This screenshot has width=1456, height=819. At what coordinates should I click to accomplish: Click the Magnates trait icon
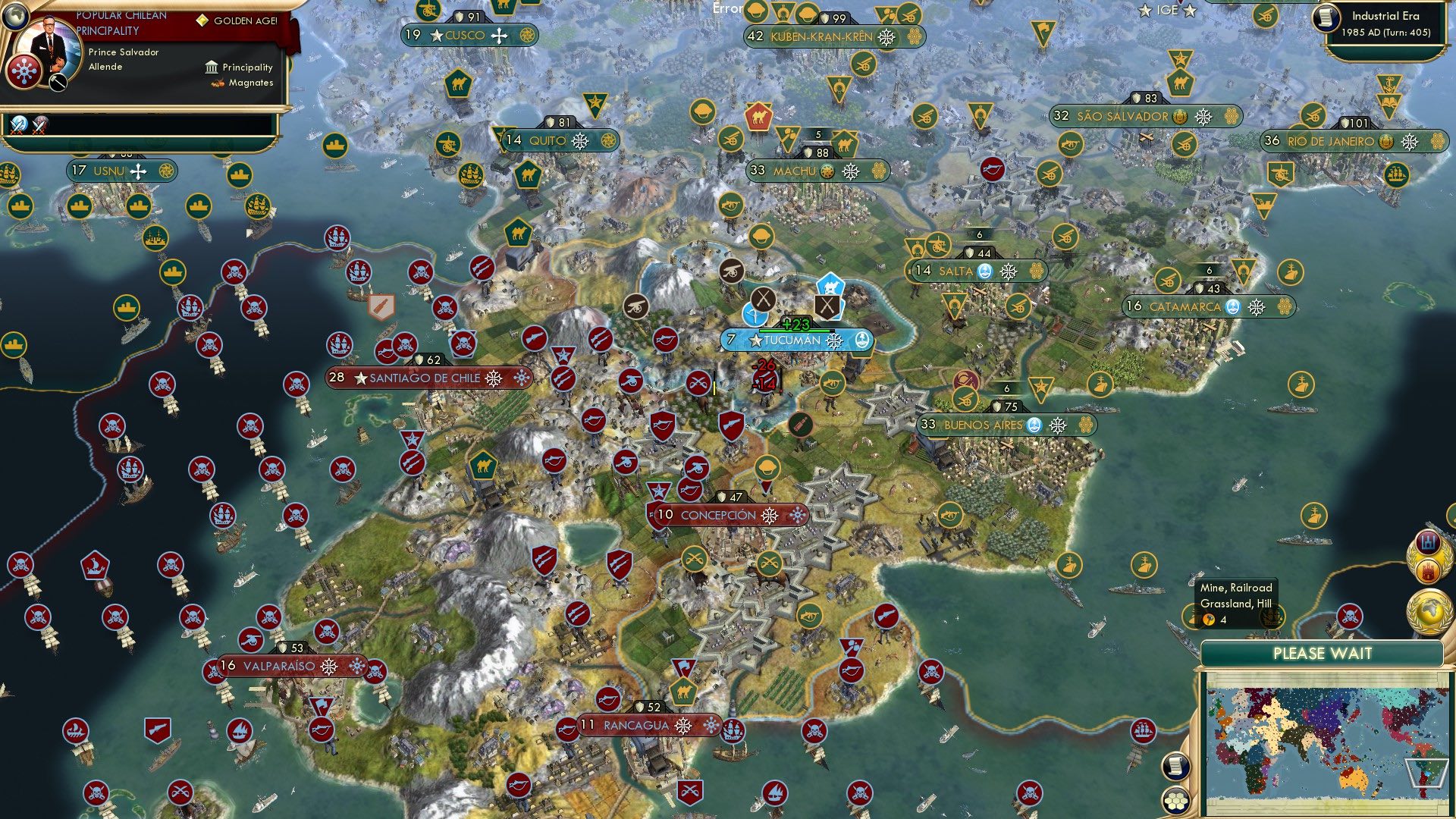pyautogui.click(x=217, y=85)
